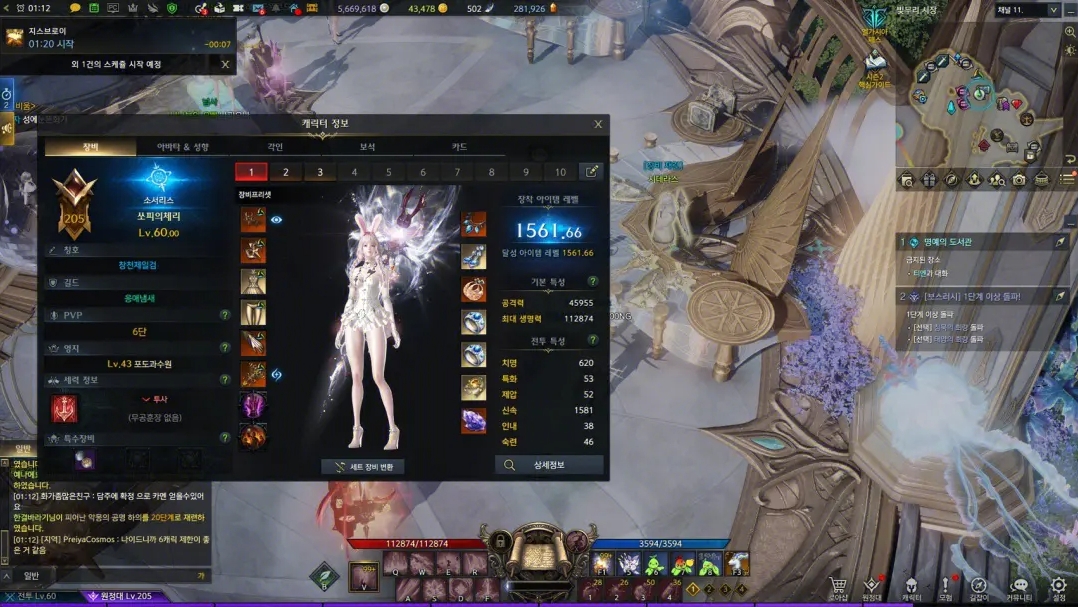Close the character info window

(x=598, y=124)
